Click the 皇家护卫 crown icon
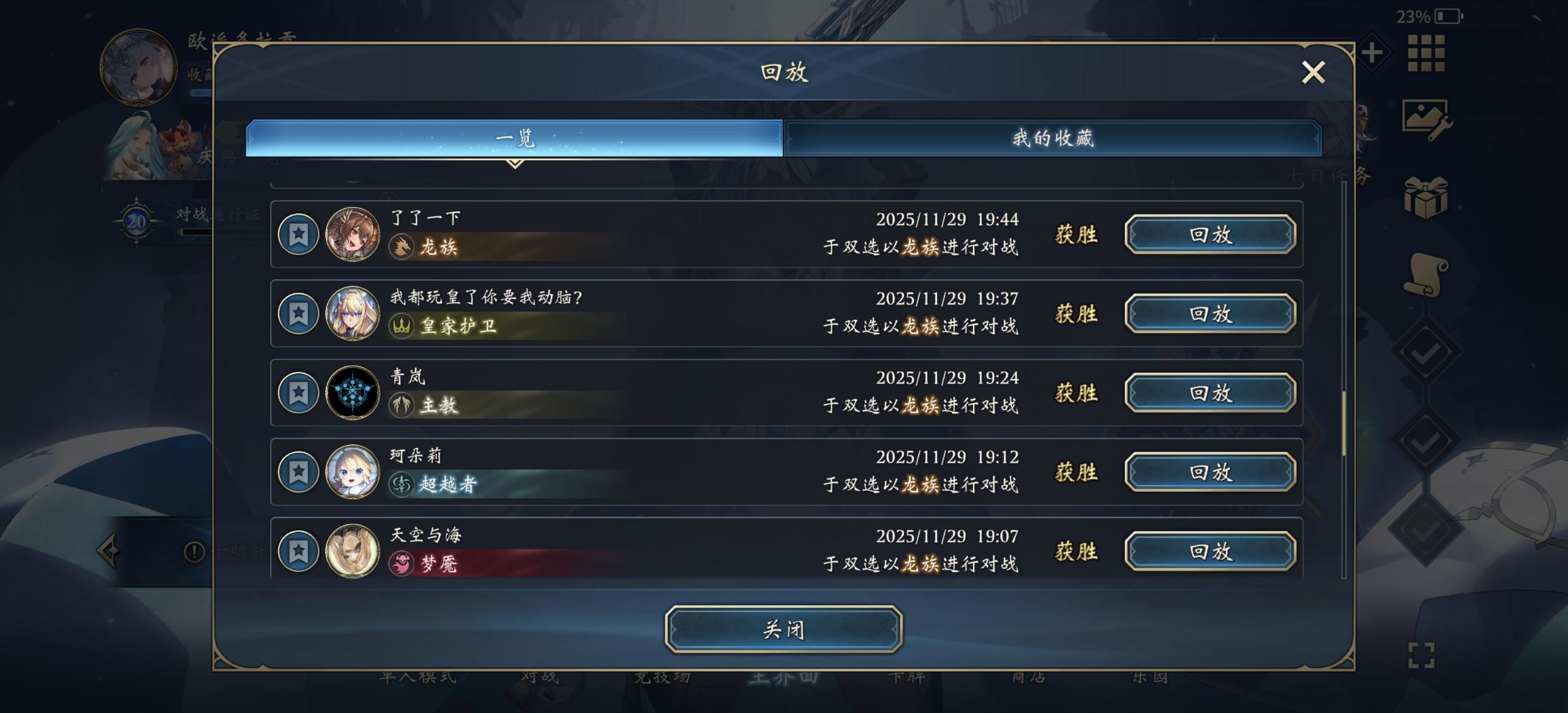The height and width of the screenshot is (713, 1568). [401, 328]
